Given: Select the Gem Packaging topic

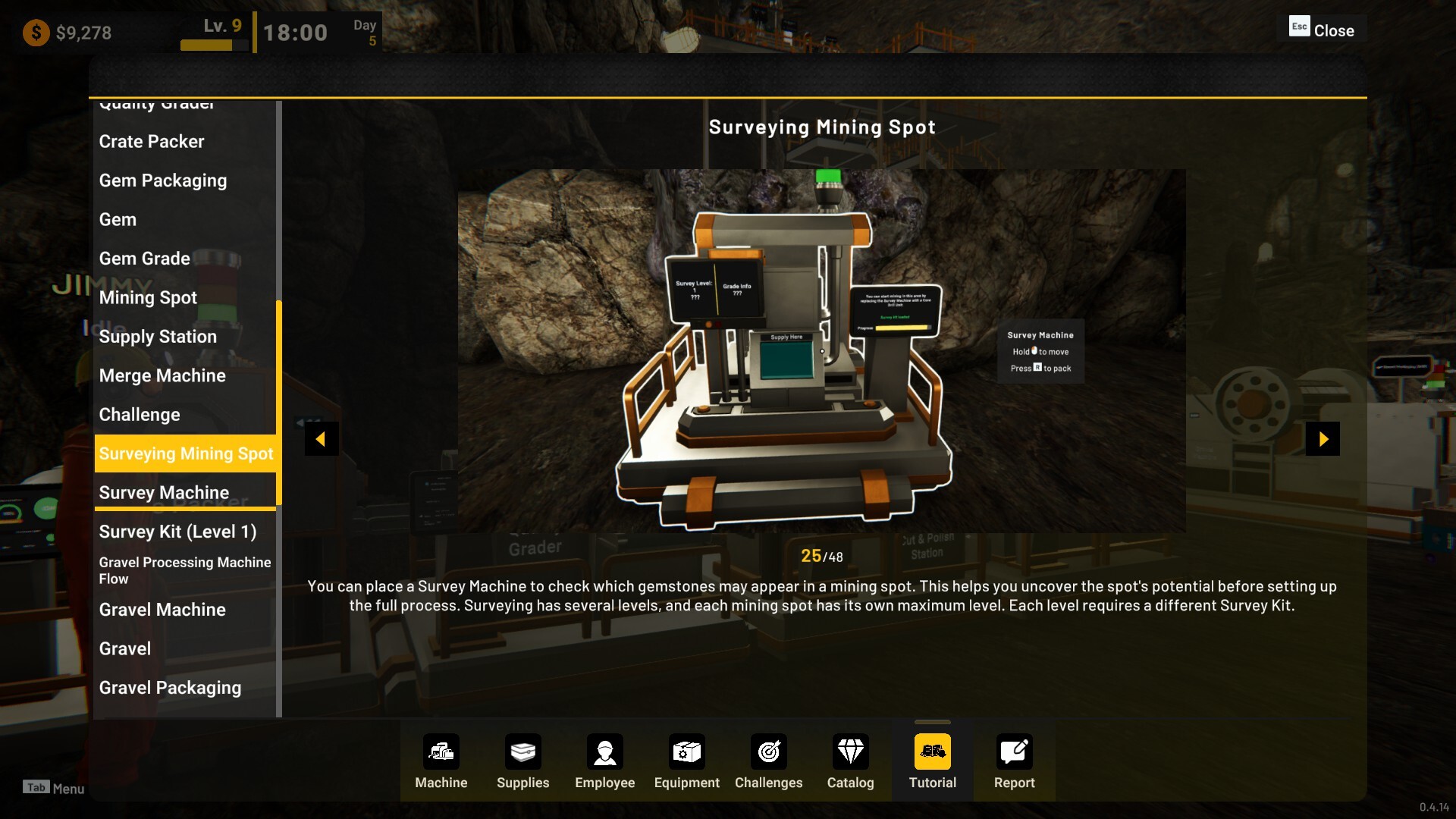Looking at the screenshot, I should coord(163,180).
